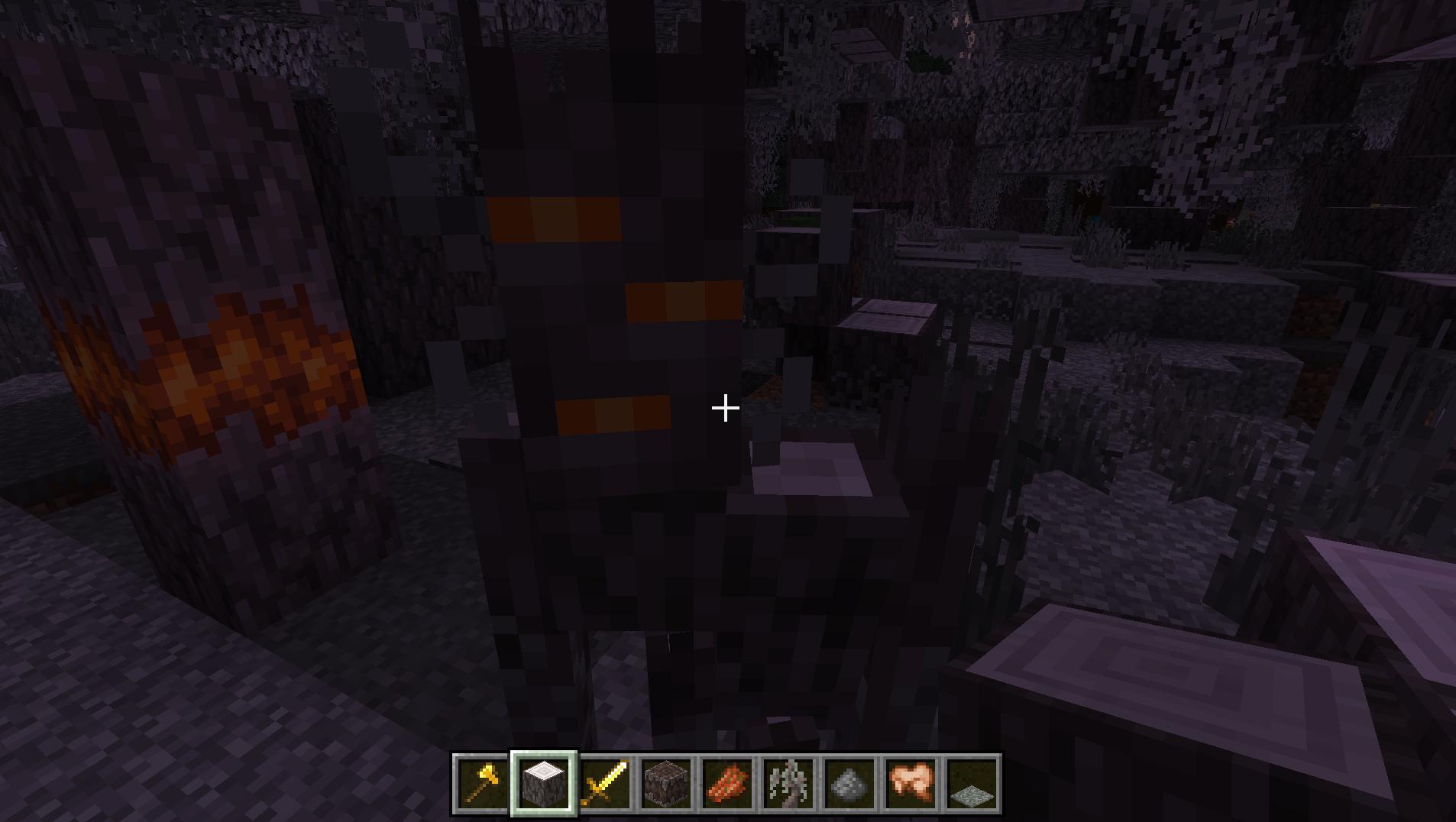
Task: Choose the pale oak log slot
Action: (543, 784)
